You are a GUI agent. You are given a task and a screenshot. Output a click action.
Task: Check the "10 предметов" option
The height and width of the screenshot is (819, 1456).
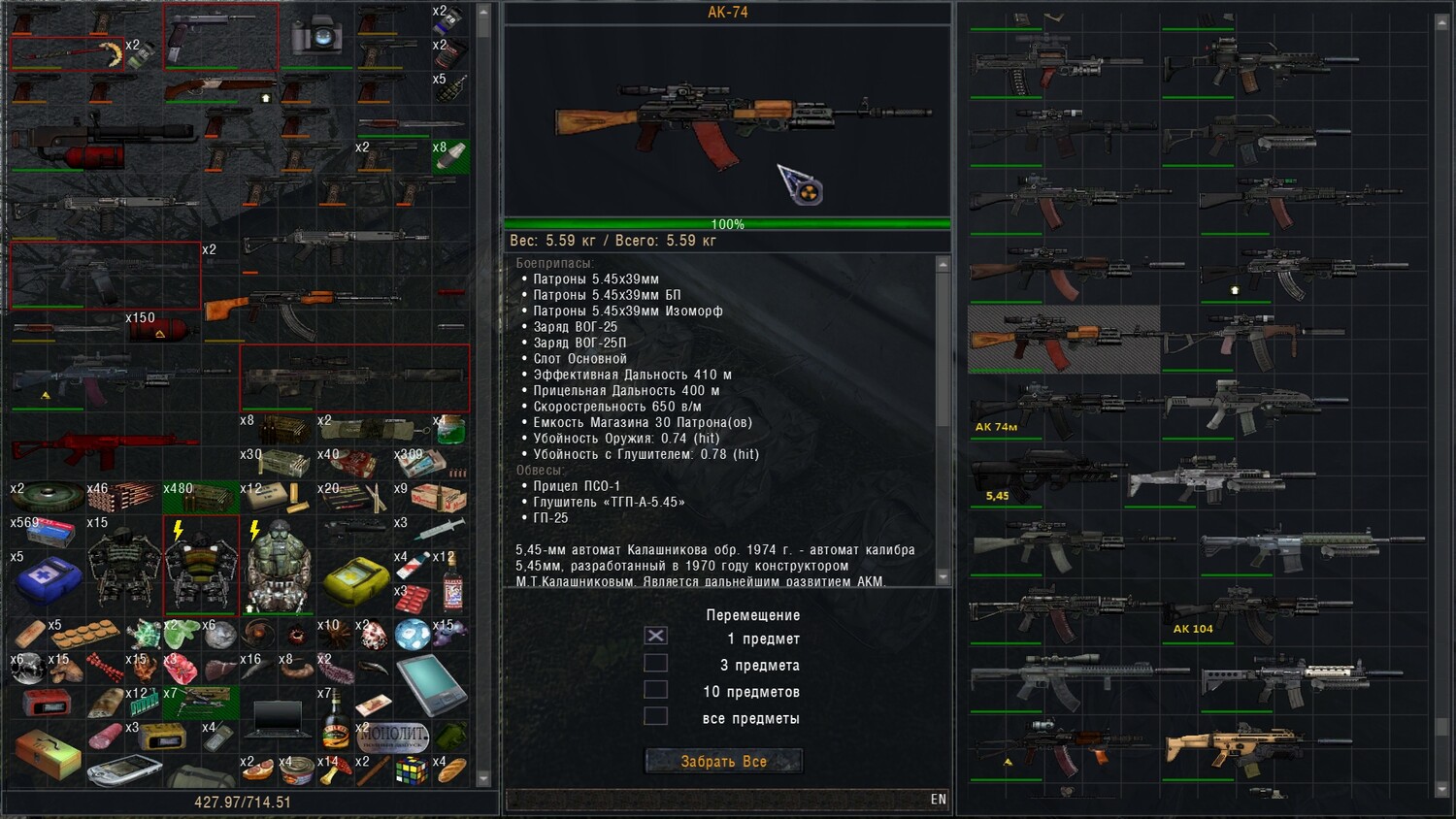[x=656, y=689]
